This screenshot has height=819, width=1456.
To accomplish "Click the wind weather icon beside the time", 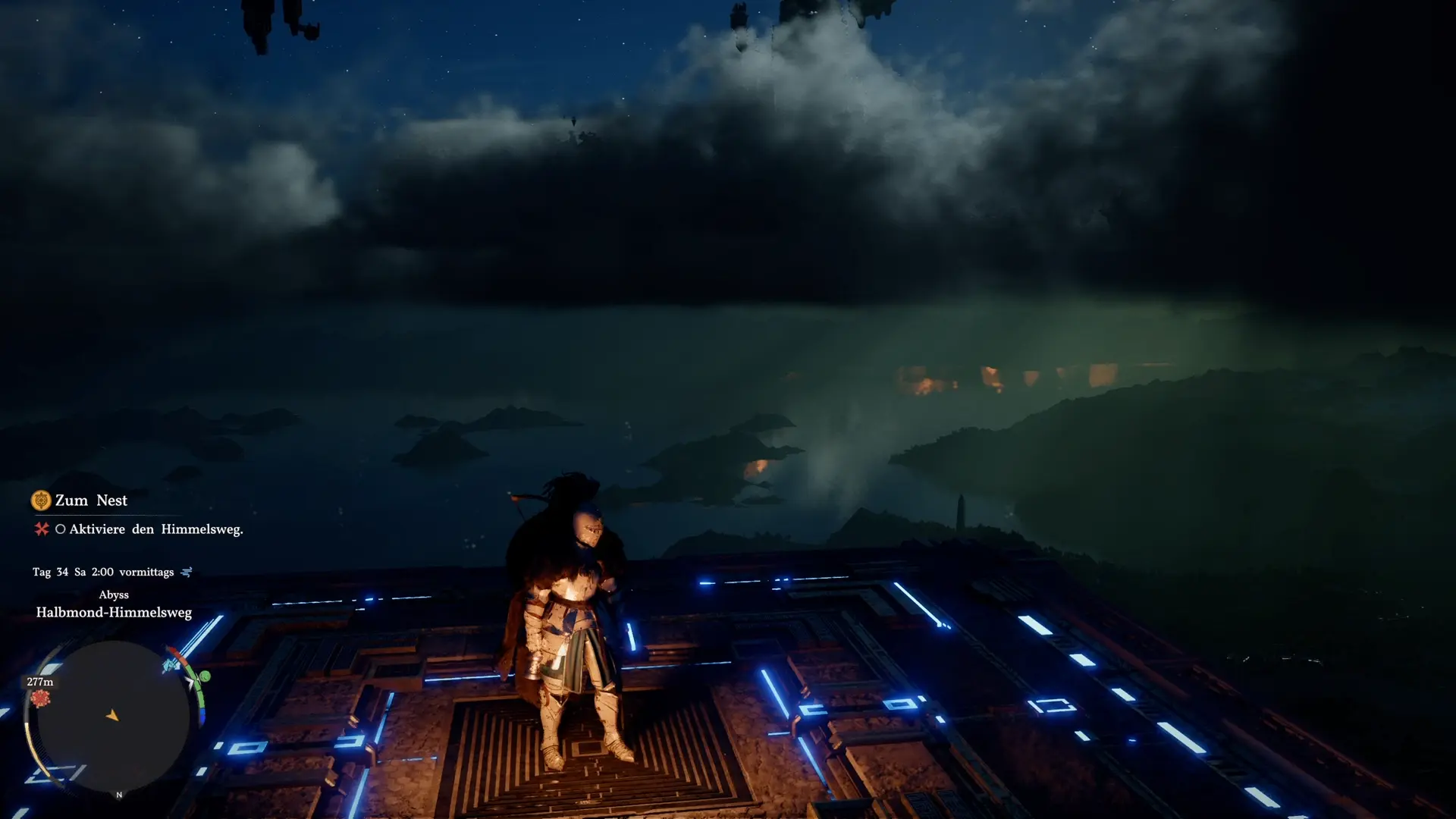I will tap(187, 572).
